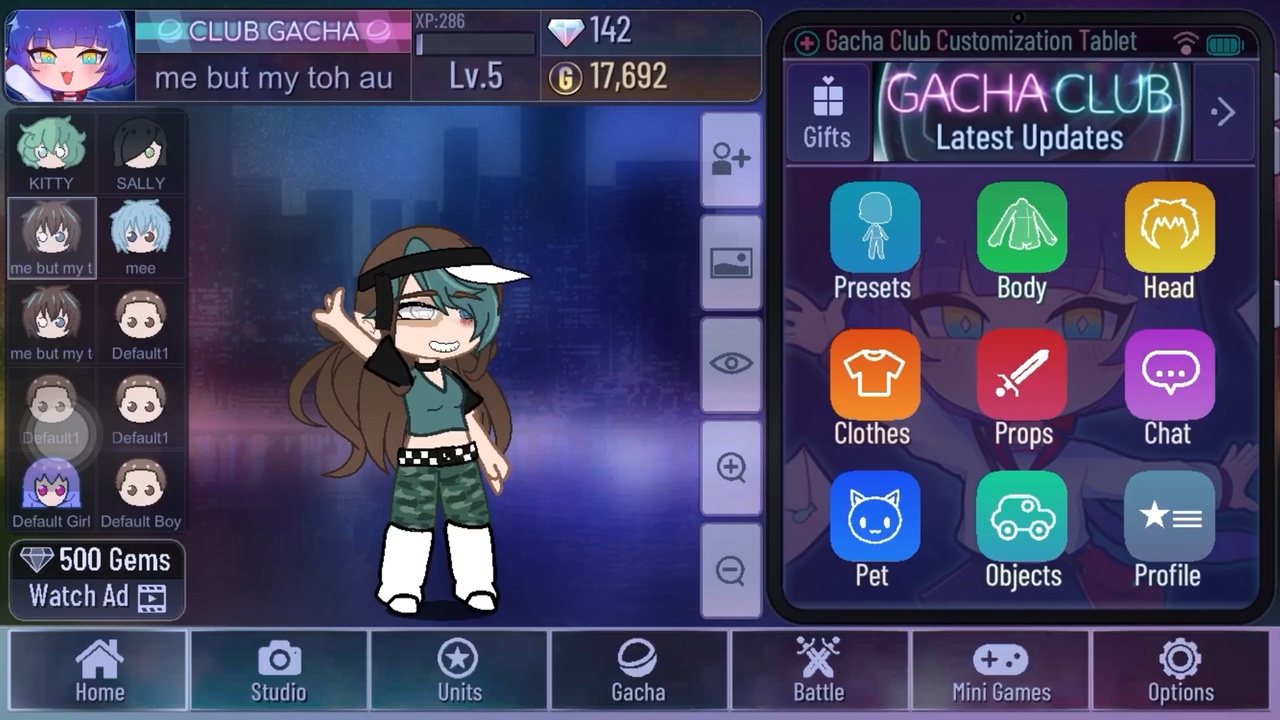This screenshot has width=1280, height=720.
Task: Toggle the eye visibility button
Action: tap(731, 364)
